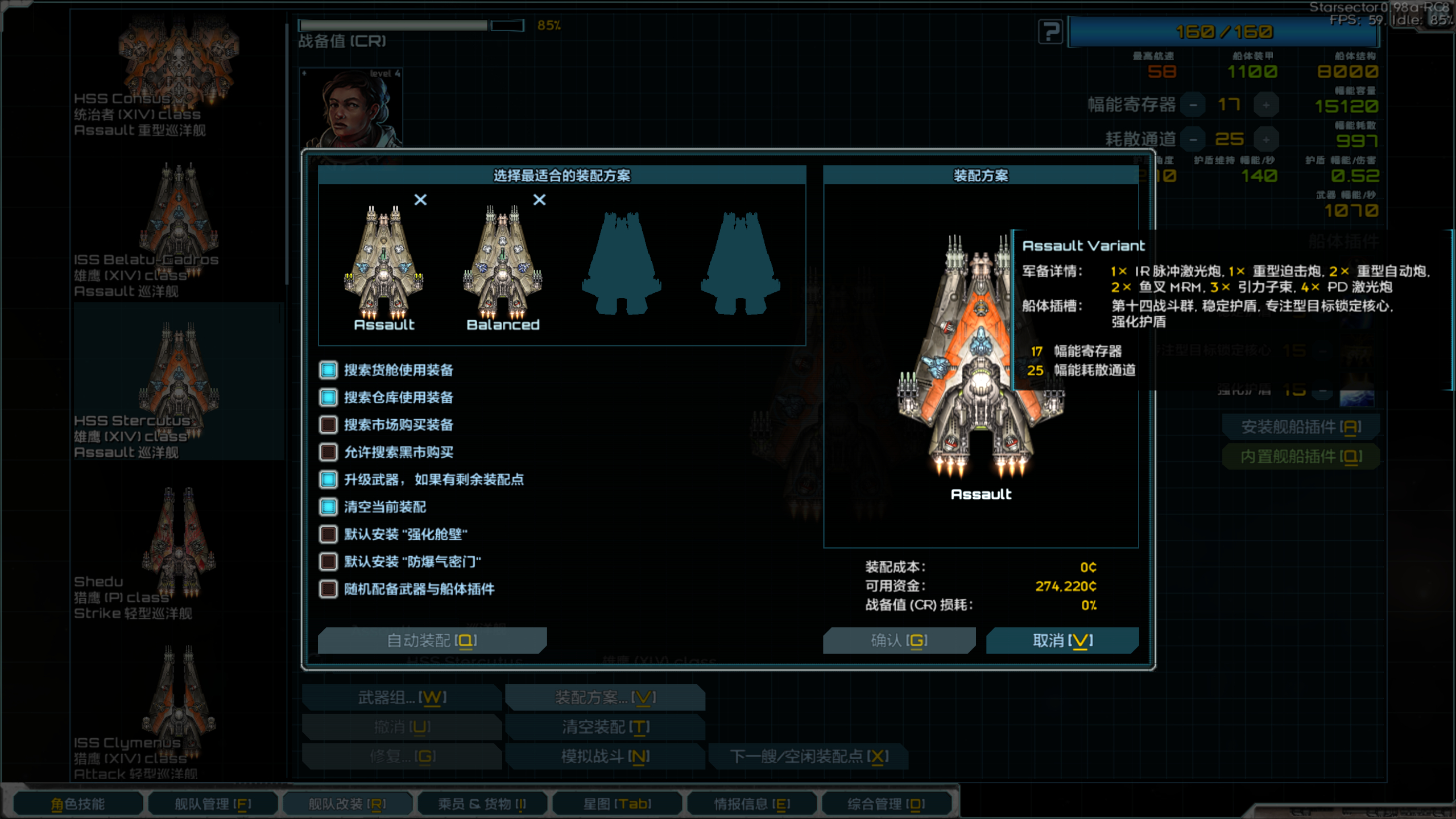Enable 允许搜索黑市购买 option

point(328,452)
